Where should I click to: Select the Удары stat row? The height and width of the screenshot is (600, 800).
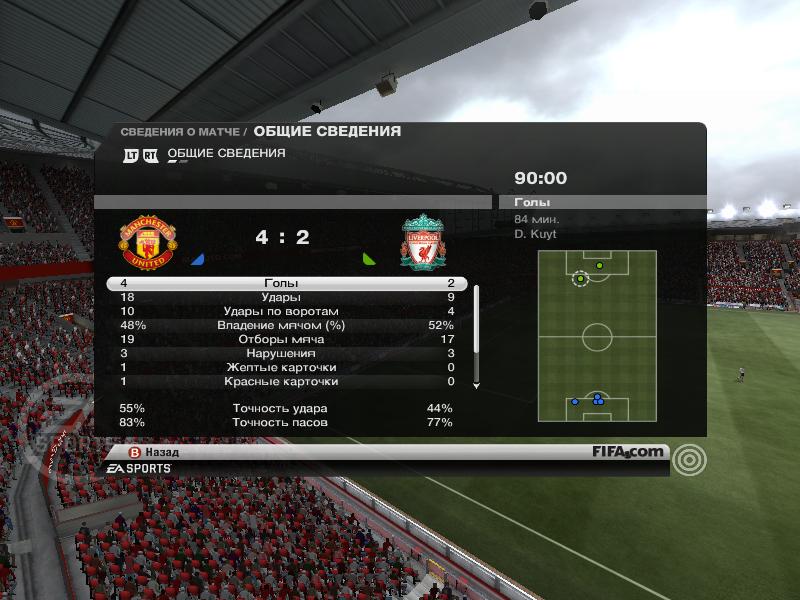pos(281,298)
